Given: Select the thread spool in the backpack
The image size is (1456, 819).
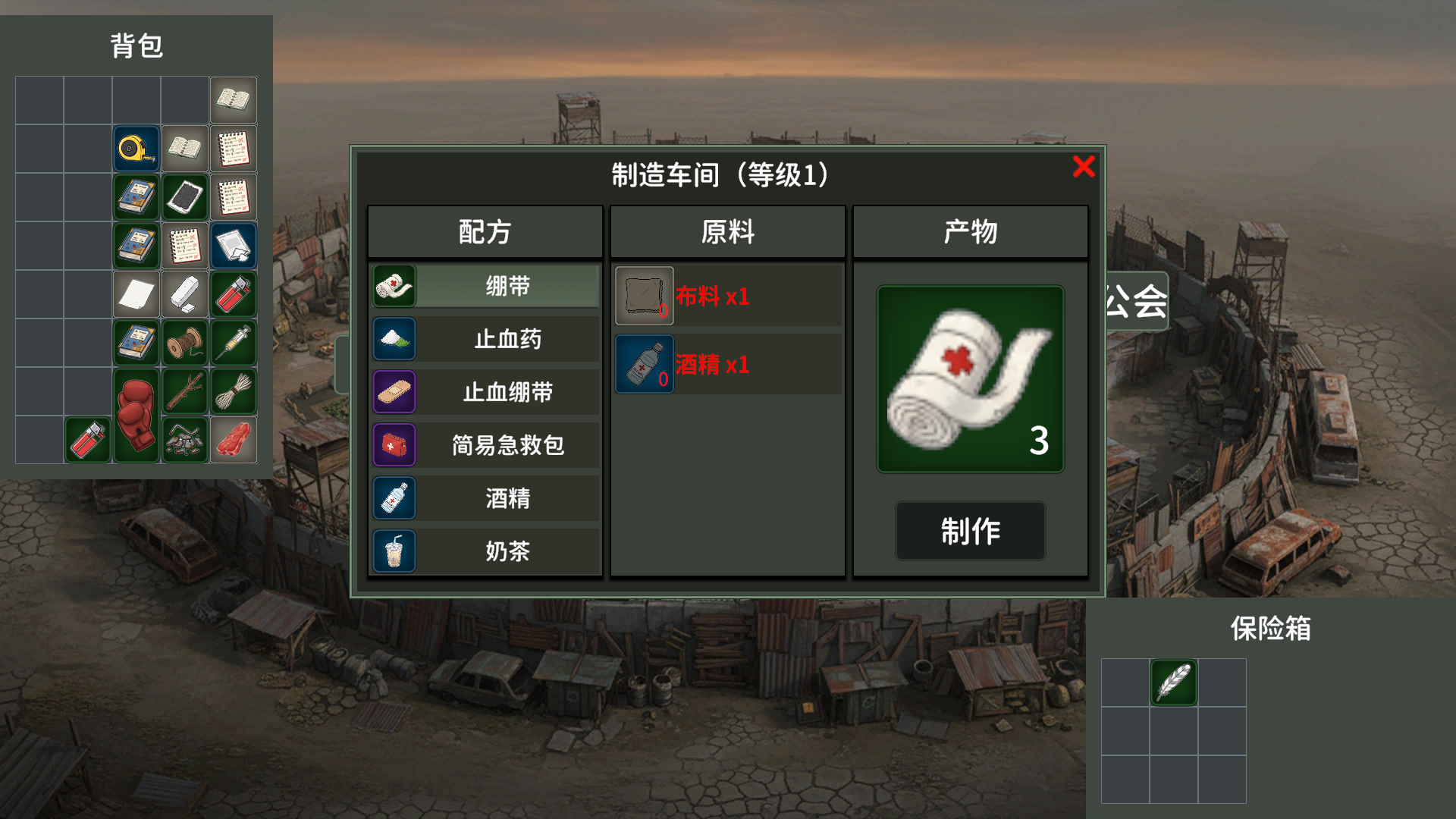Looking at the screenshot, I should [x=184, y=343].
